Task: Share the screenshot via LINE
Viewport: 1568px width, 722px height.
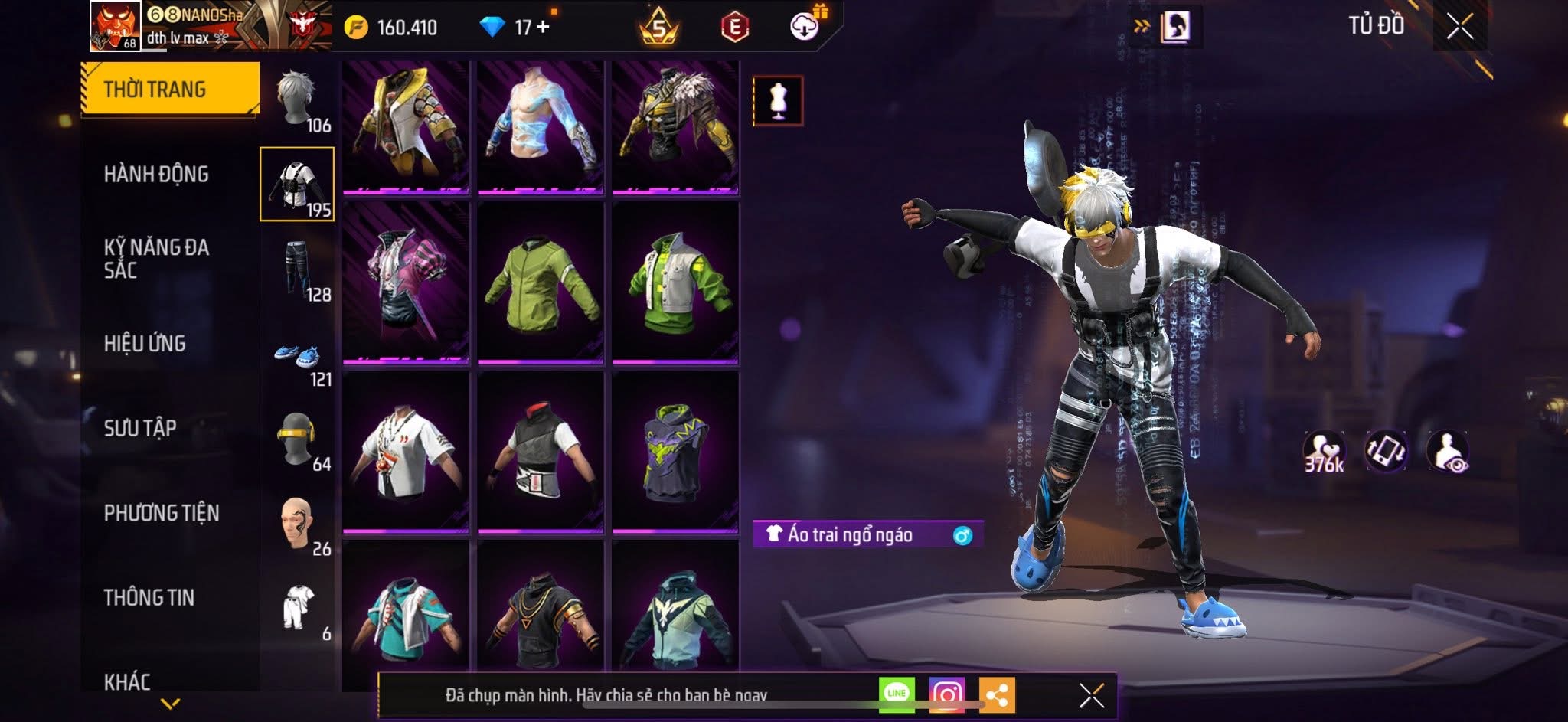Action: click(897, 694)
